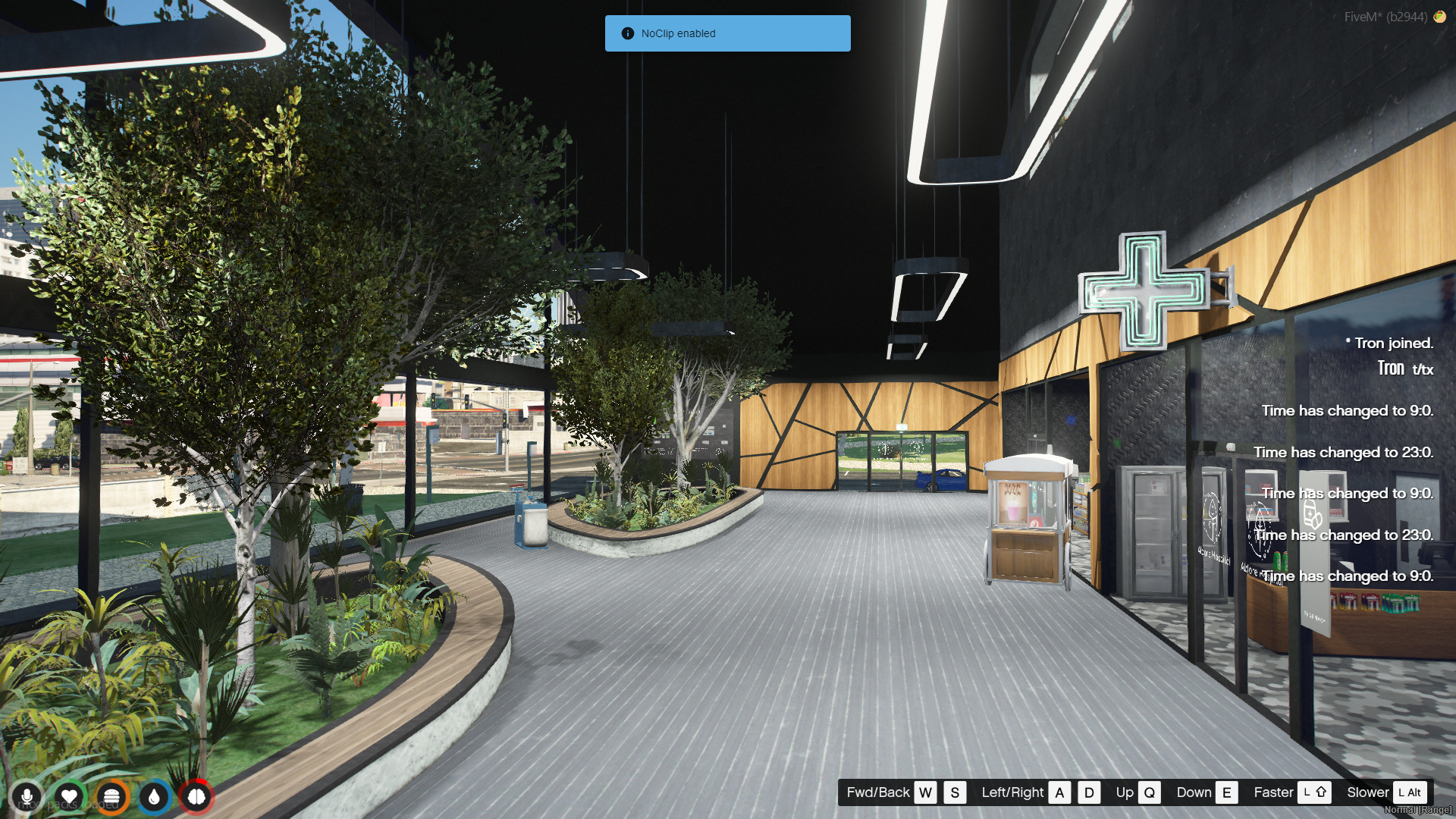This screenshot has width=1456, height=819.
Task: Click the burger hunger status icon
Action: coord(111,797)
